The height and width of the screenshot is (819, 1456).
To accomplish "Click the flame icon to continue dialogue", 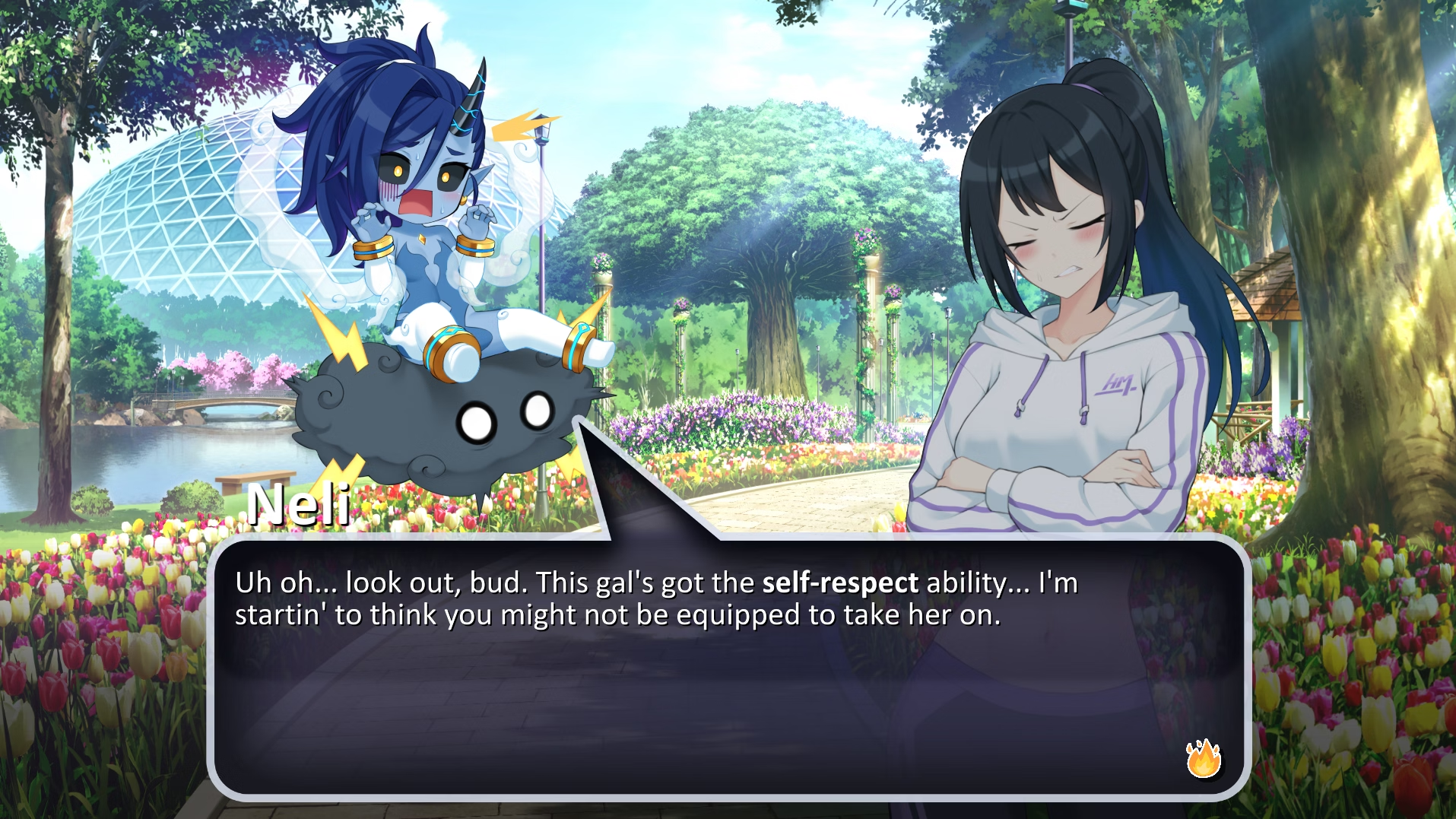I will pos(1204,758).
